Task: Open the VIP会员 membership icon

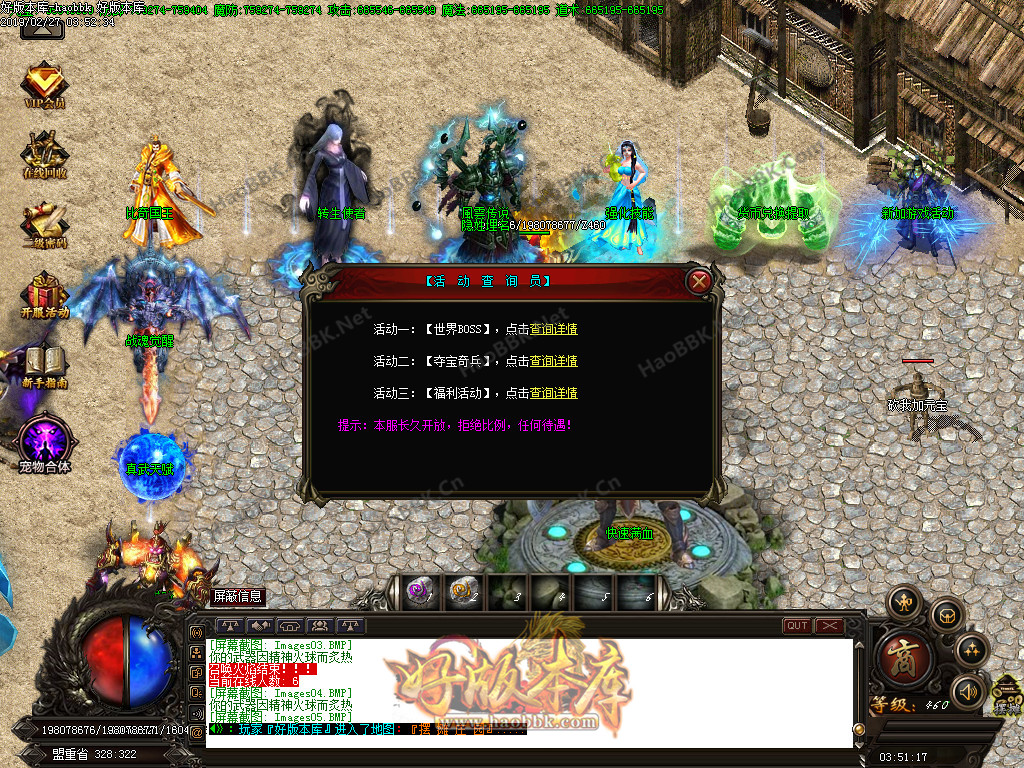Action: [x=44, y=85]
